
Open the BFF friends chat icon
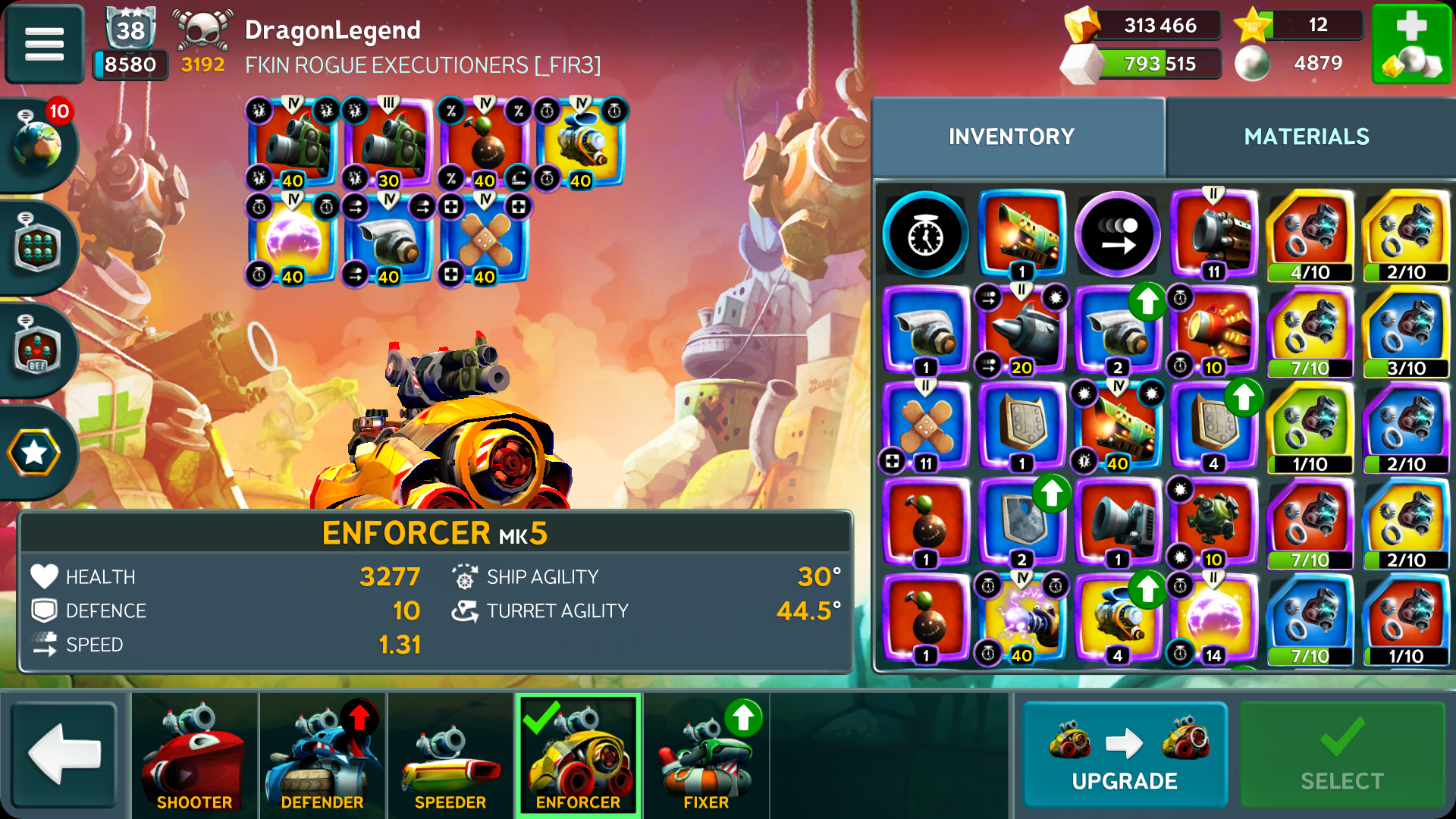tap(36, 349)
